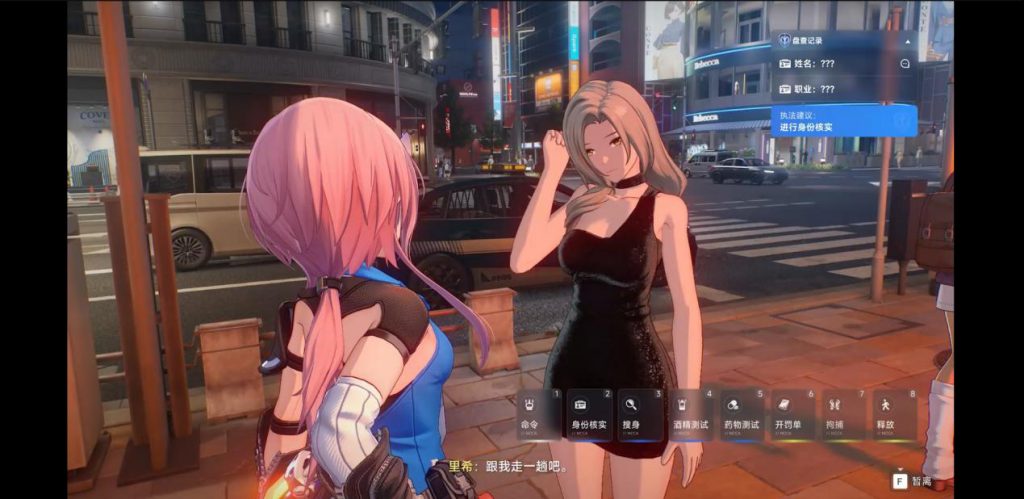1024x499 pixels.
Task: Activate the 搜身 body search action
Action: 641,415
